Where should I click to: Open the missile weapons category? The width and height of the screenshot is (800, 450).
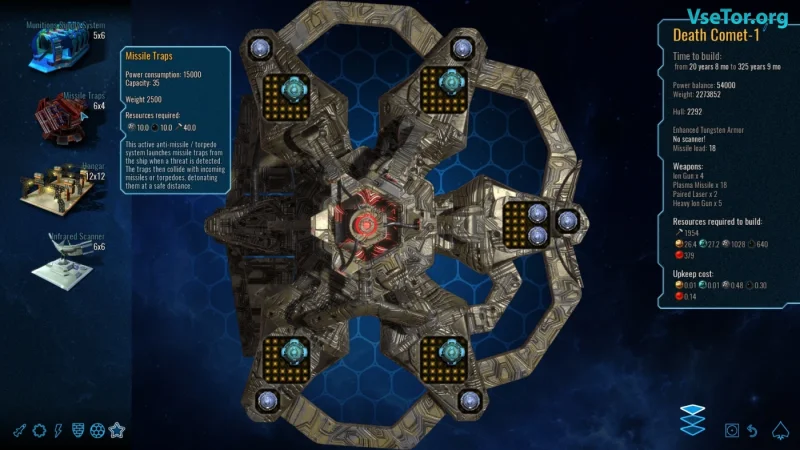(19, 430)
